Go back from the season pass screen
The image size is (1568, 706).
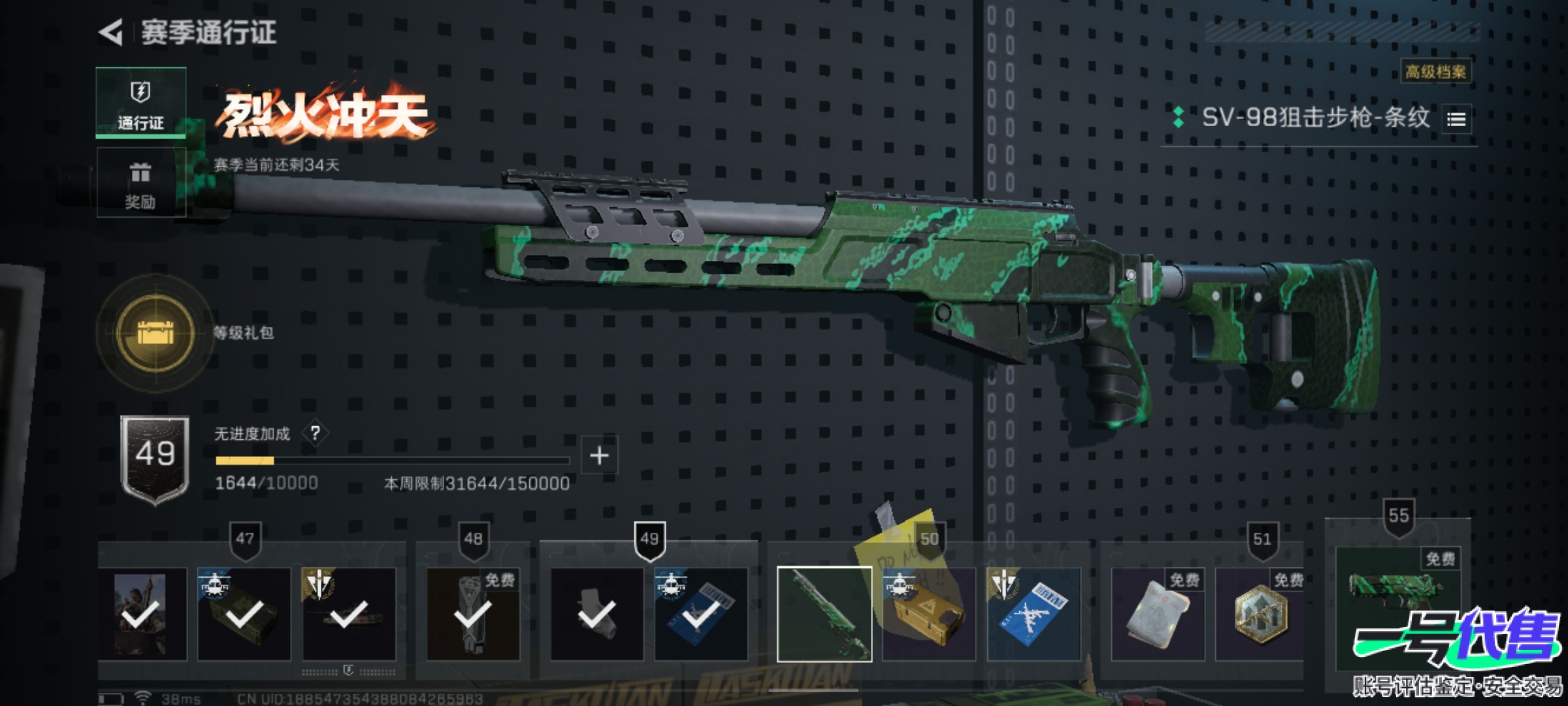[x=111, y=32]
